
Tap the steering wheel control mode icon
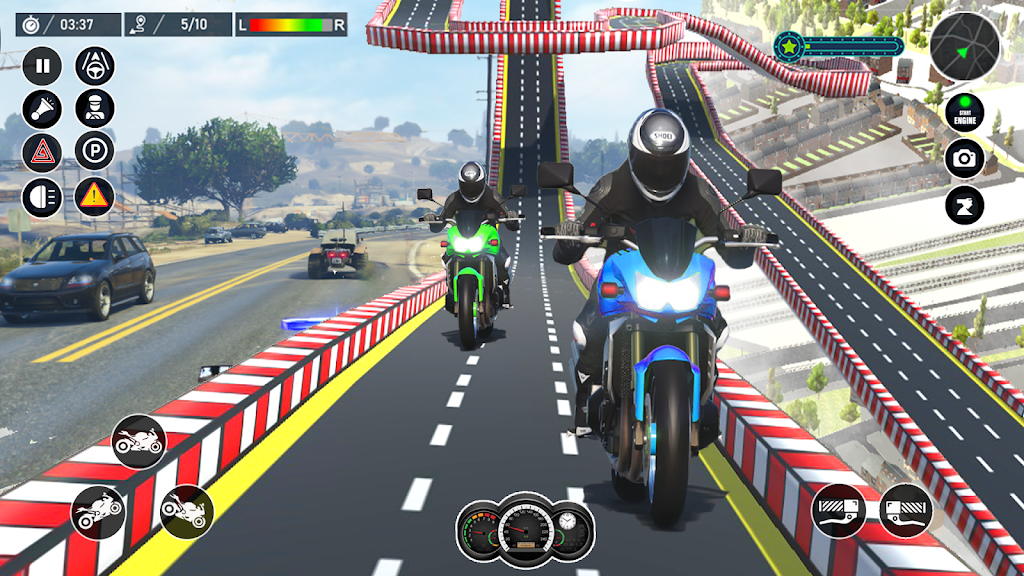(x=95, y=67)
